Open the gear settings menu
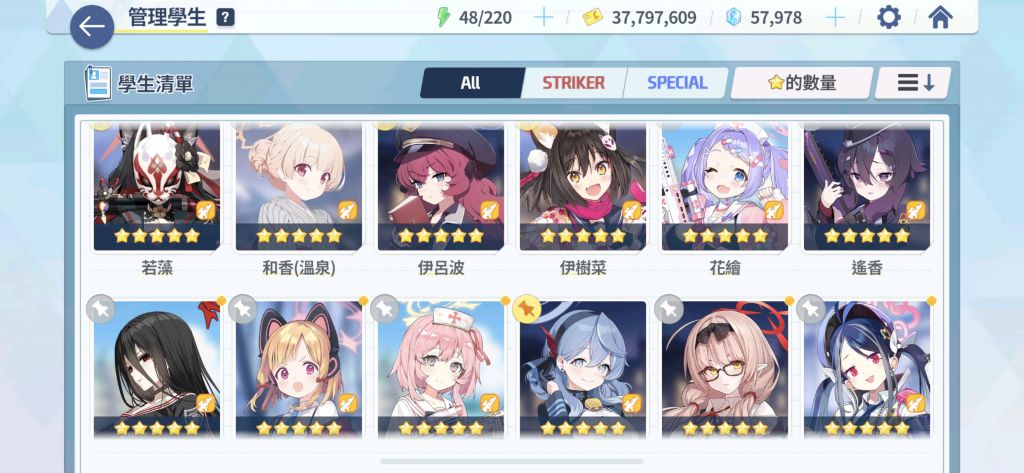 (x=888, y=17)
